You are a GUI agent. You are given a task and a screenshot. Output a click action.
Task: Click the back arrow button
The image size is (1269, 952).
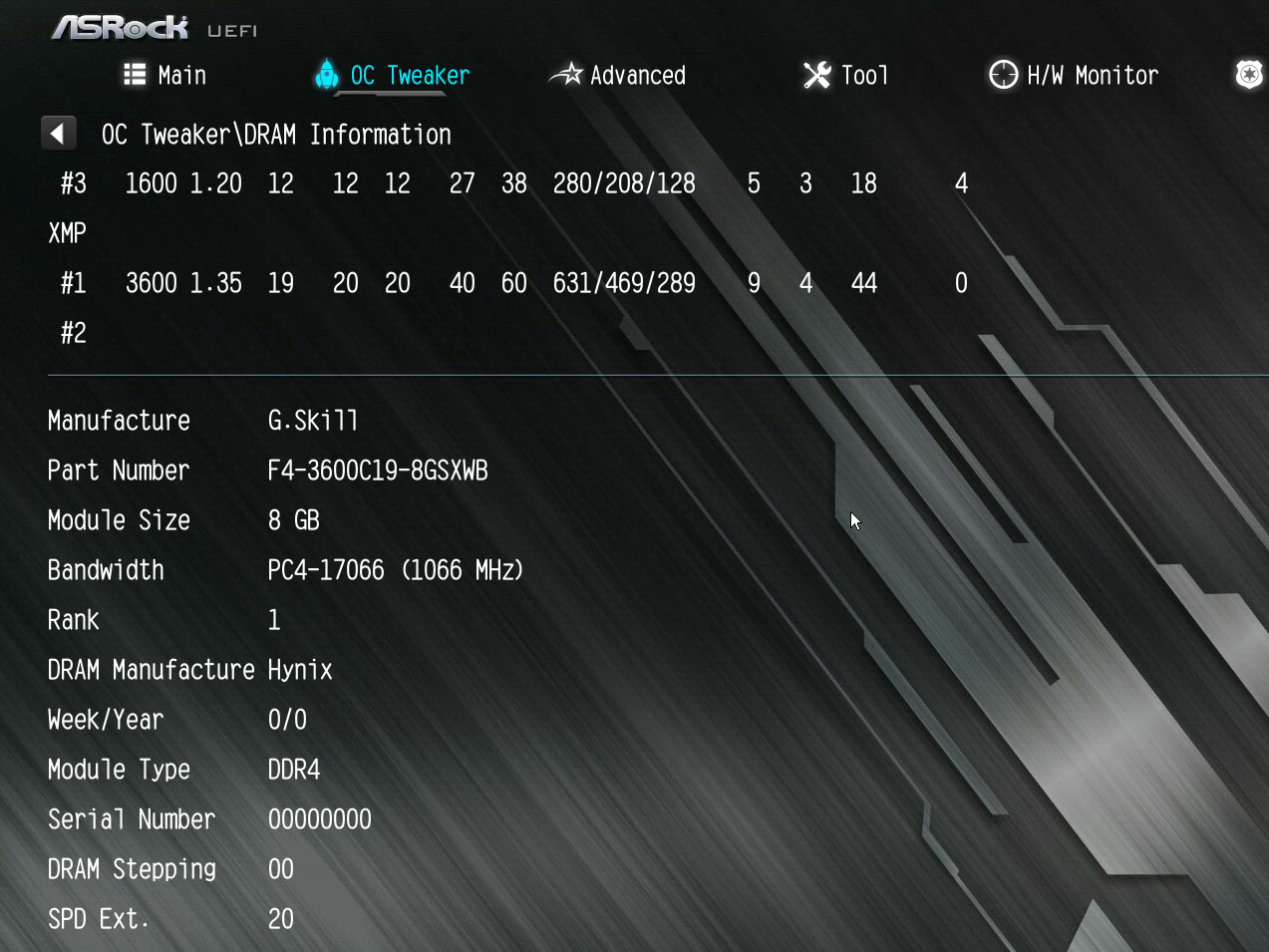pos(58,134)
